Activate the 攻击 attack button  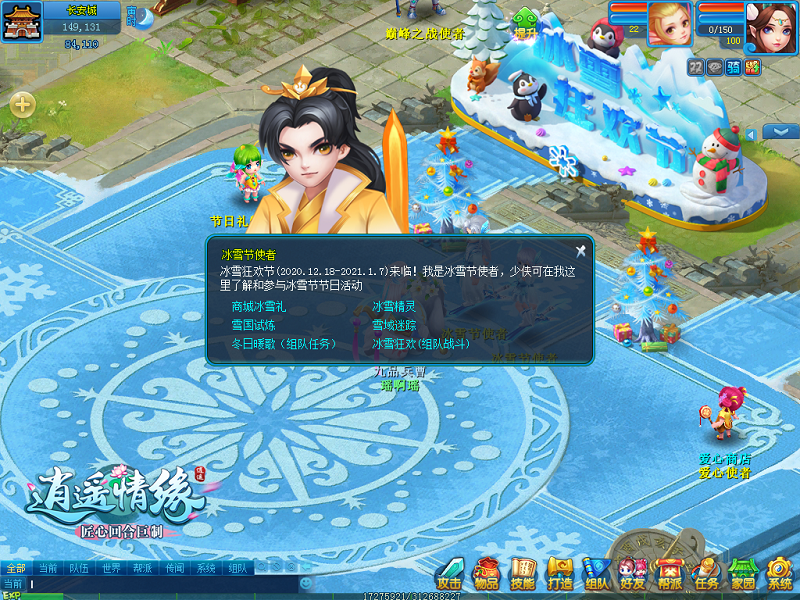point(450,574)
